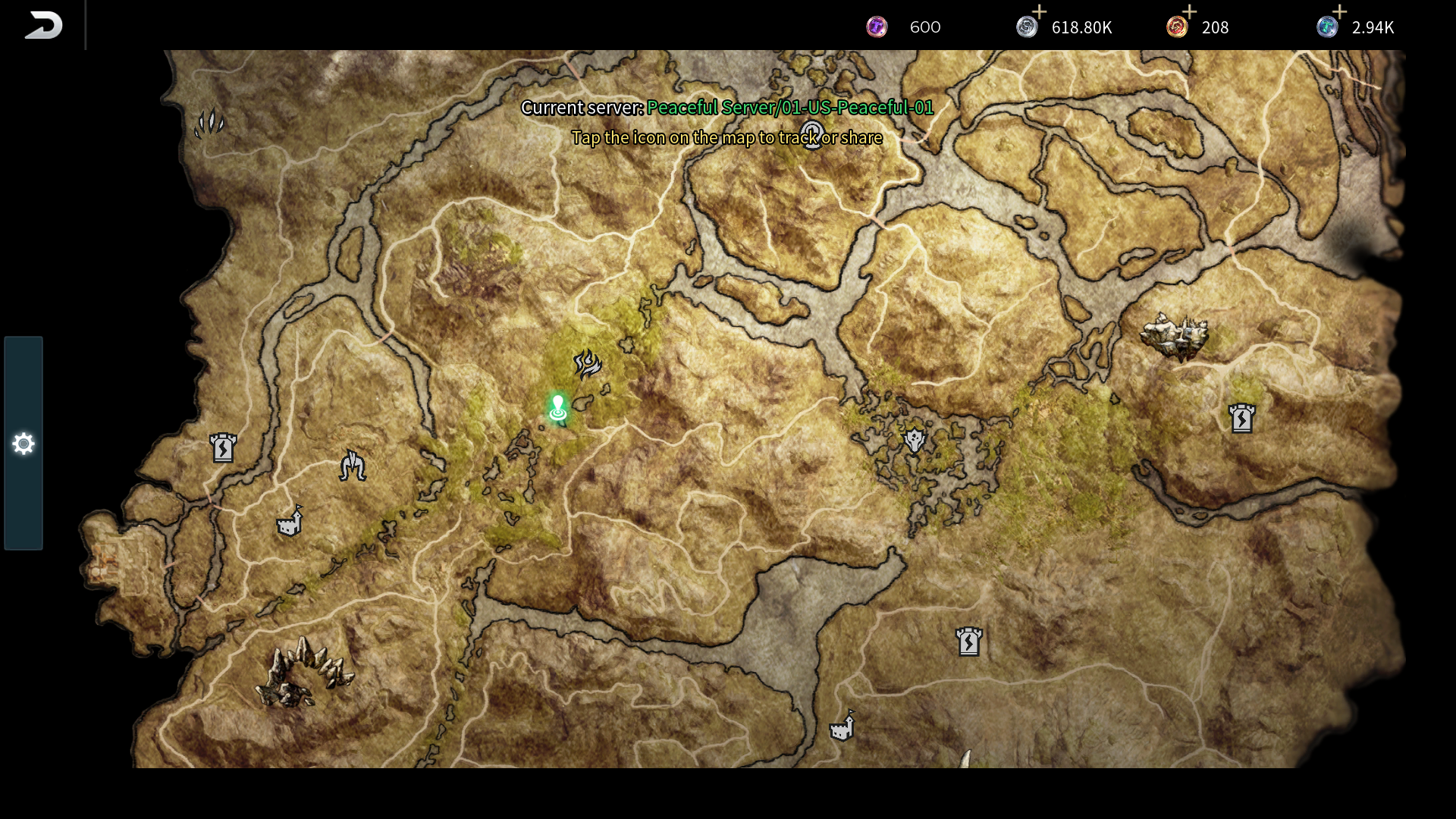This screenshot has height=819, width=1456.
Task: Click the watchtower icon on the western map edge
Action: point(222,449)
